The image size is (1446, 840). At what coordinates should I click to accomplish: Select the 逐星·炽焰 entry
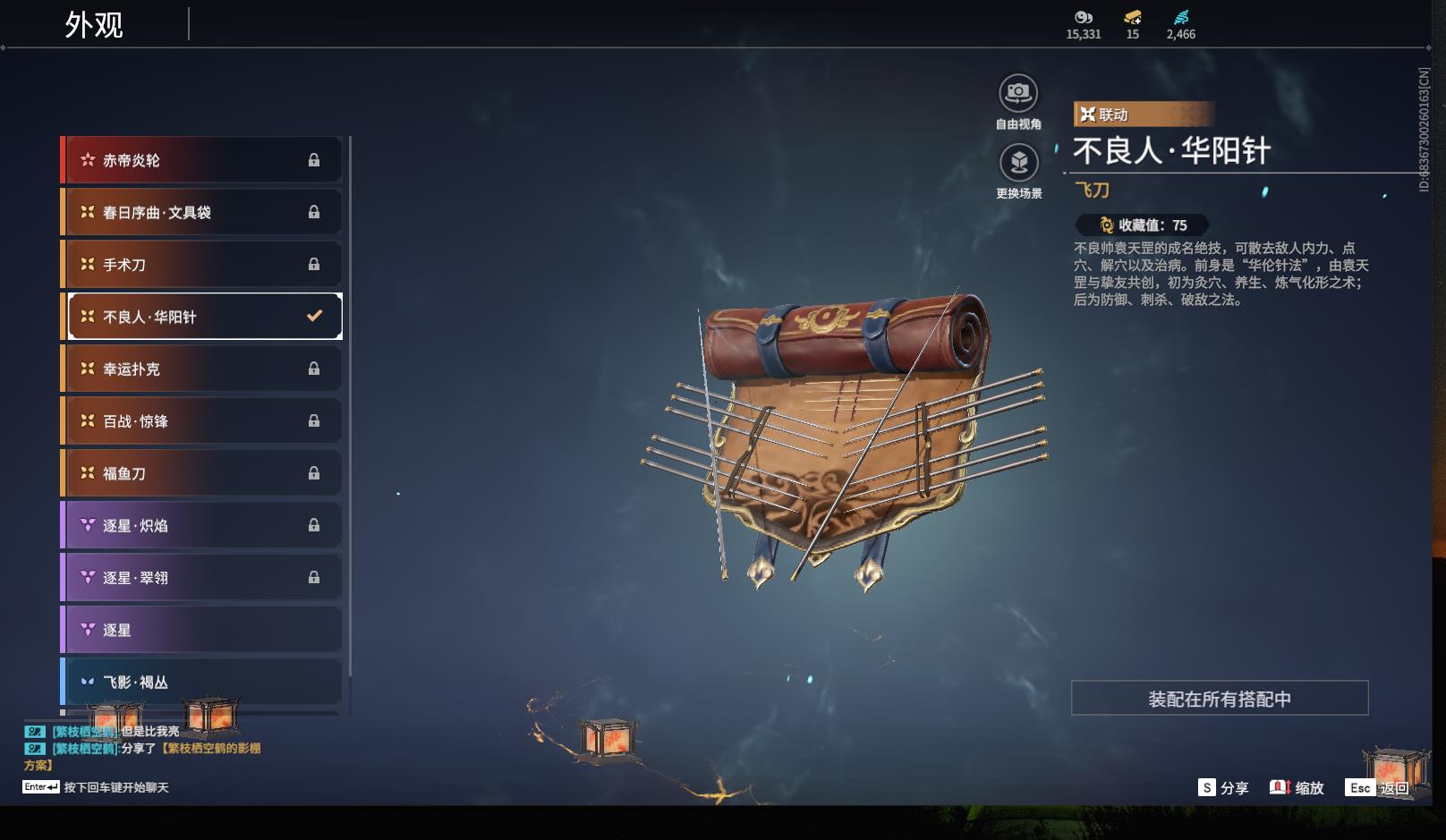pos(203,525)
